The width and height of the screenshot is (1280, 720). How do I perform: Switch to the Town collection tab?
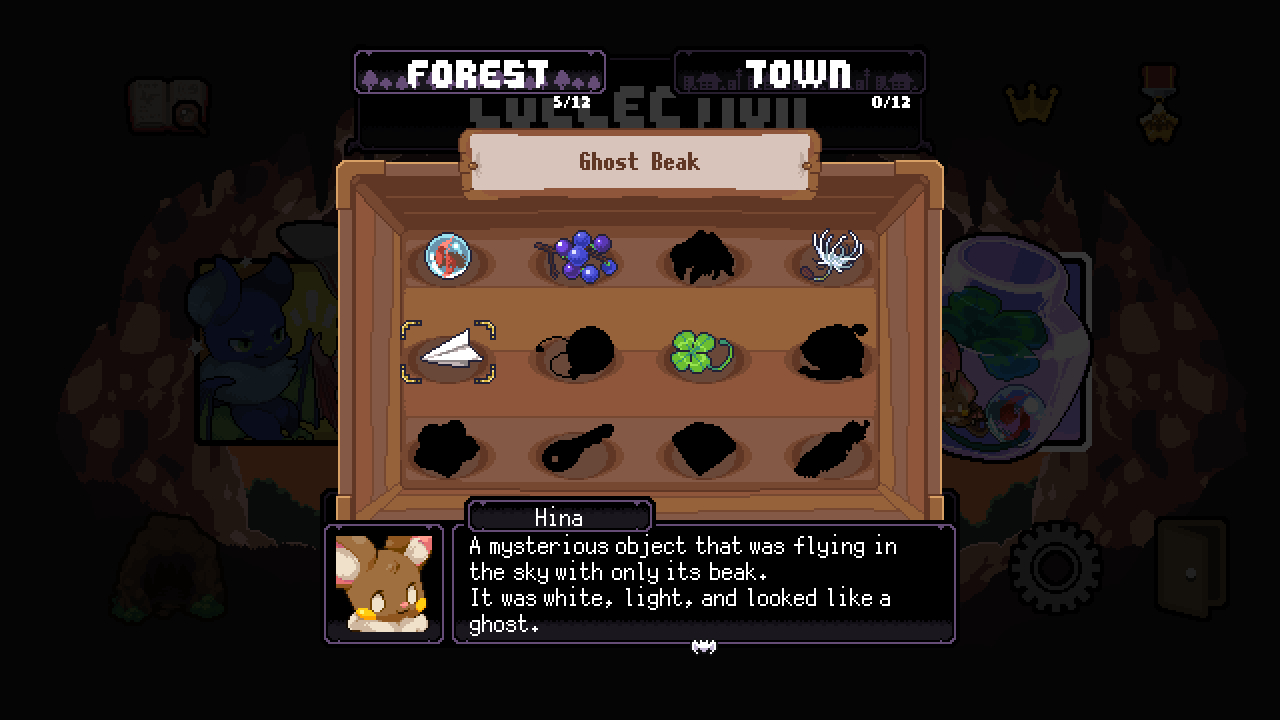[799, 71]
